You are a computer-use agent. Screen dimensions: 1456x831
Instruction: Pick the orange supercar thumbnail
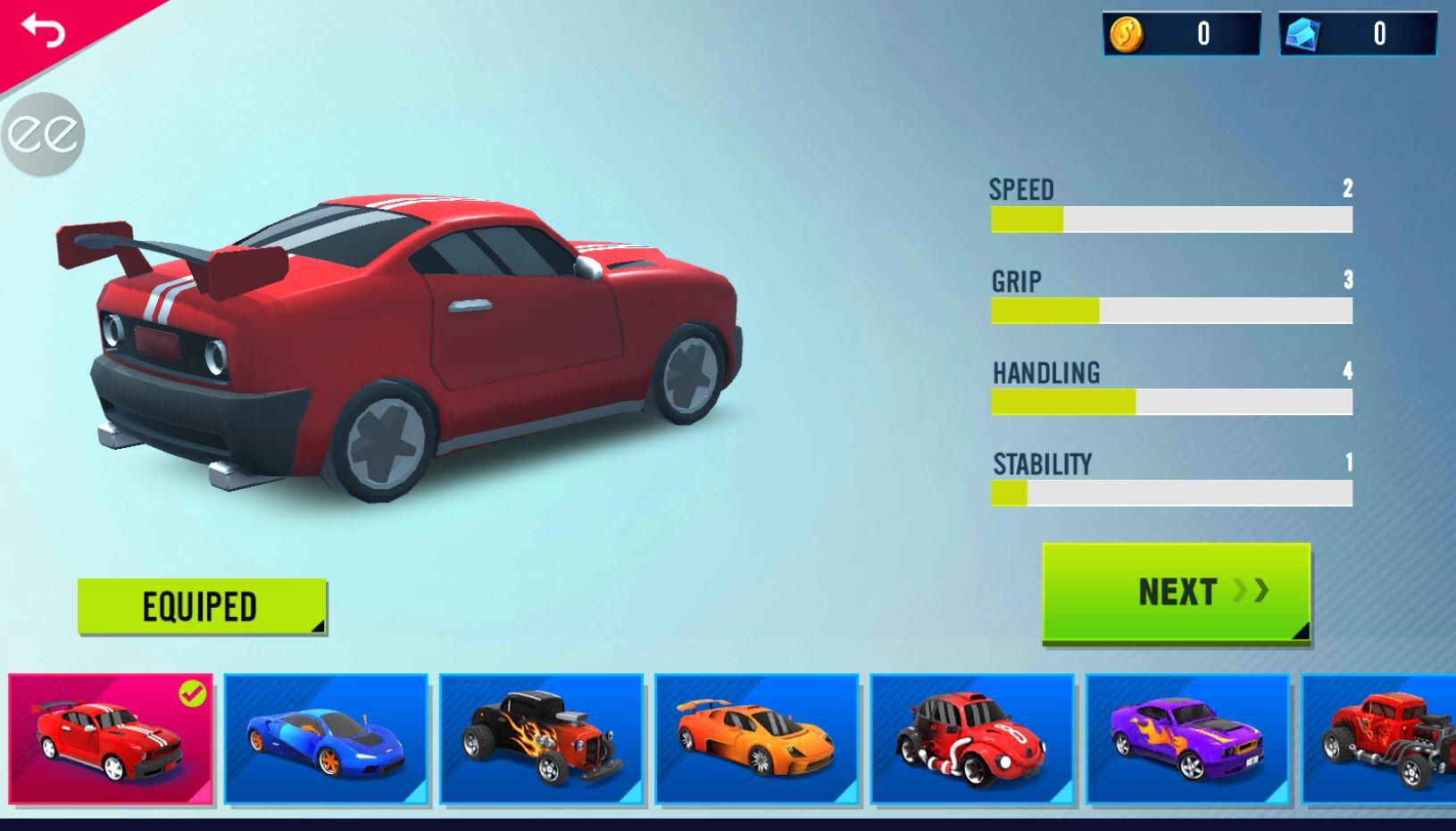pos(756,739)
